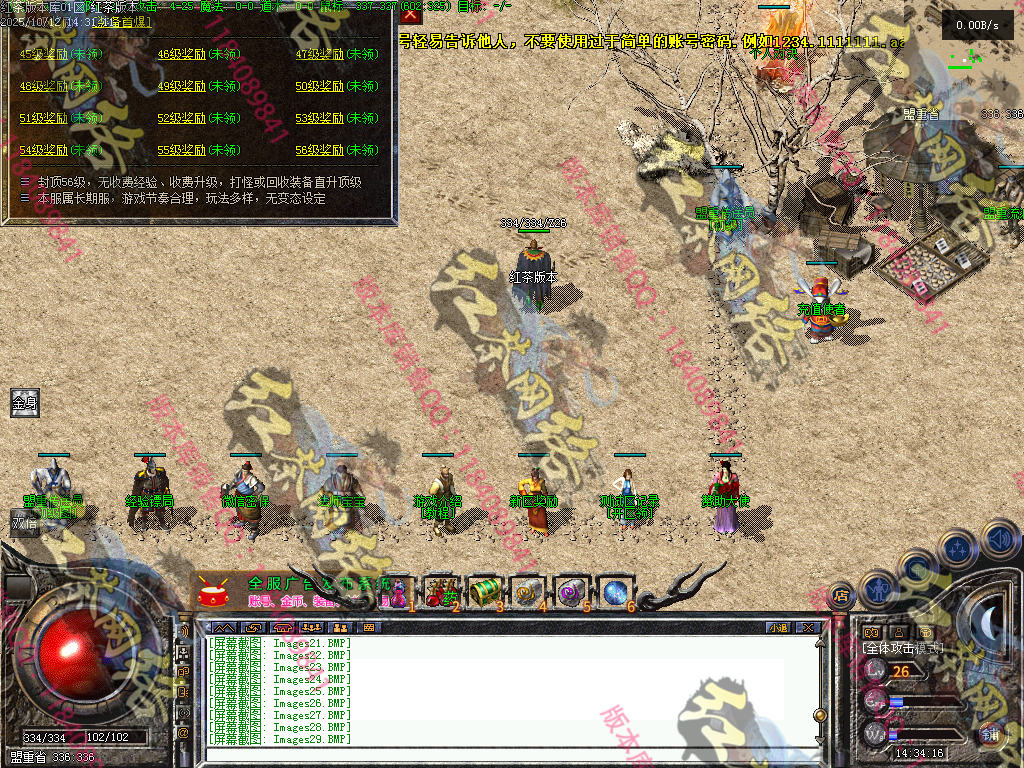
Task: Claim the 45级奖励 level reward
Action: (x=41, y=55)
